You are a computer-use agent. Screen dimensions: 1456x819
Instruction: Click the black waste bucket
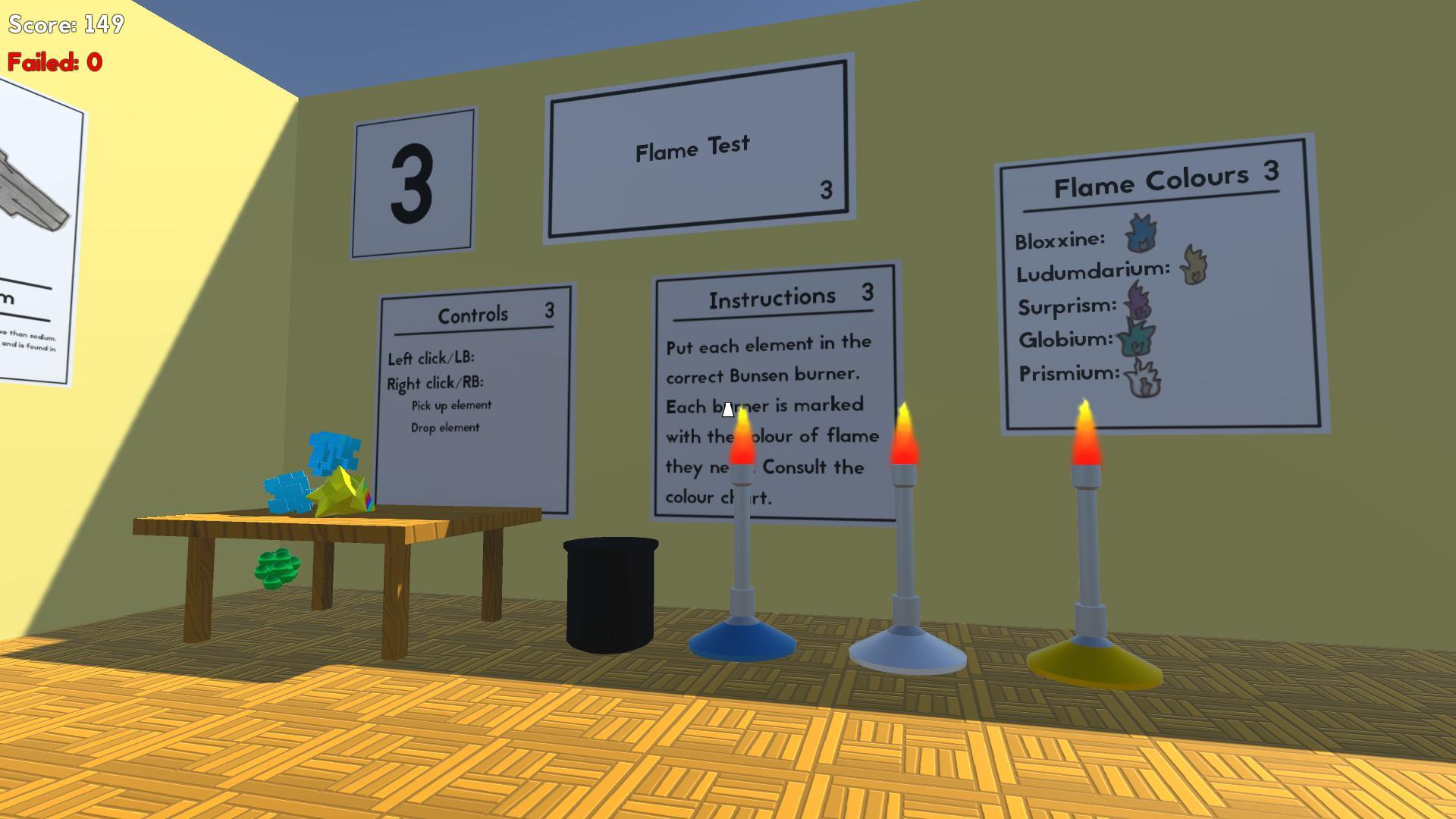610,591
